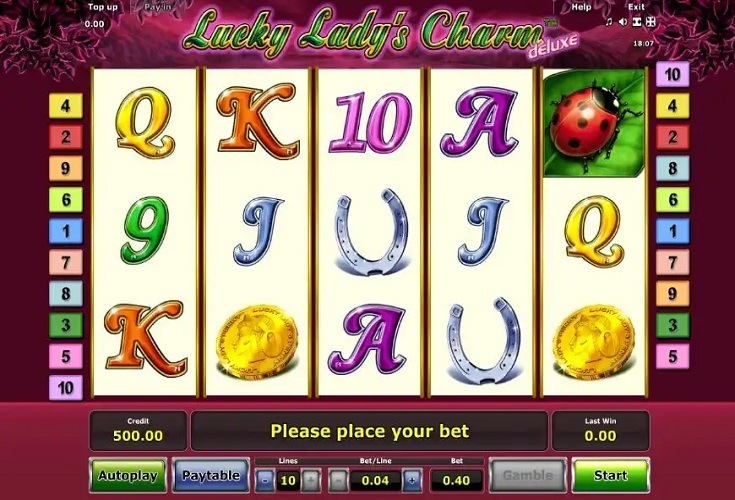Screen dimensions: 735x500
Task: Enable Autoplay mode
Action: (x=128, y=475)
